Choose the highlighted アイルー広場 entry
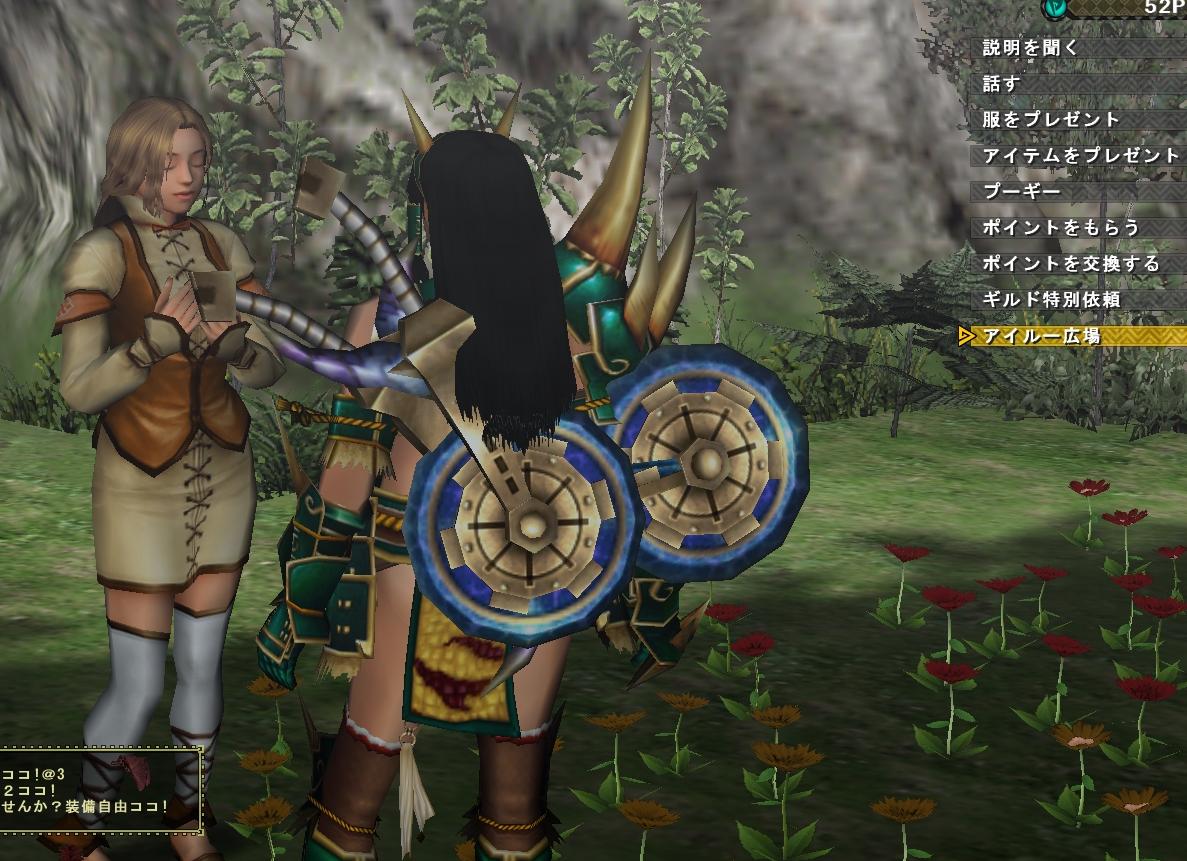Screen dimensions: 1187x861 (x=1042, y=336)
